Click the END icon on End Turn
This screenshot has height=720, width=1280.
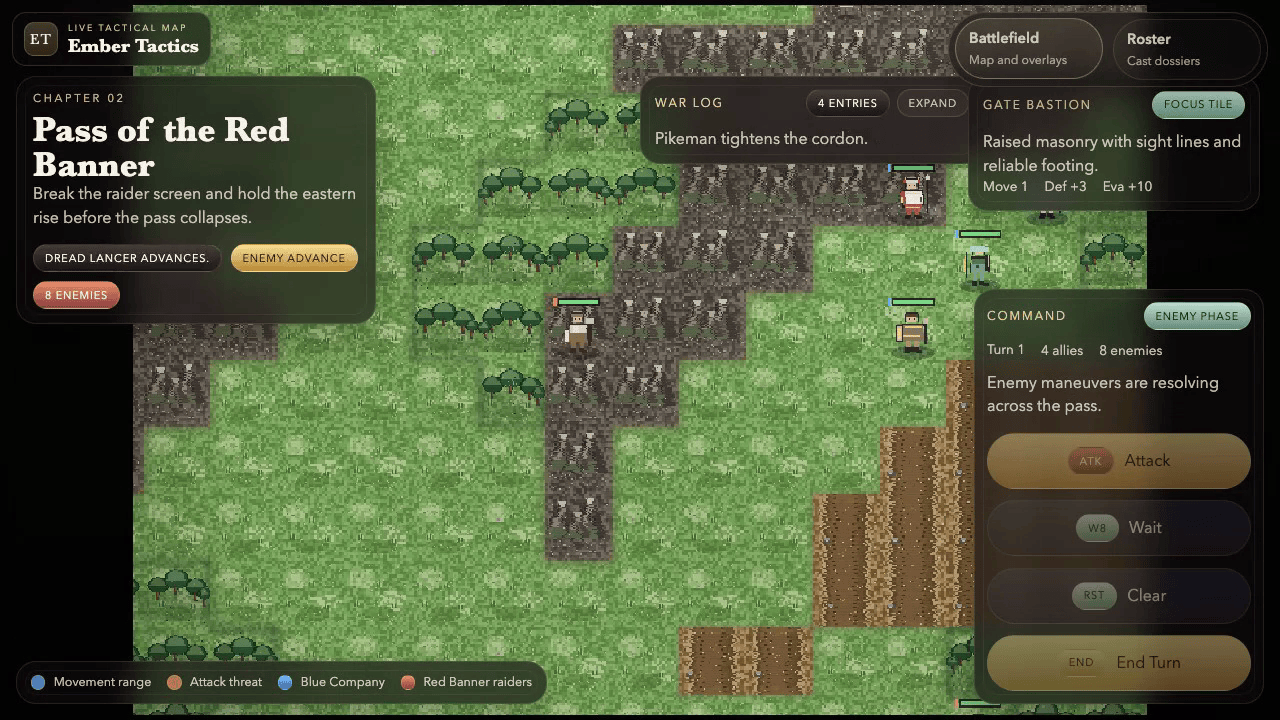pos(1081,661)
